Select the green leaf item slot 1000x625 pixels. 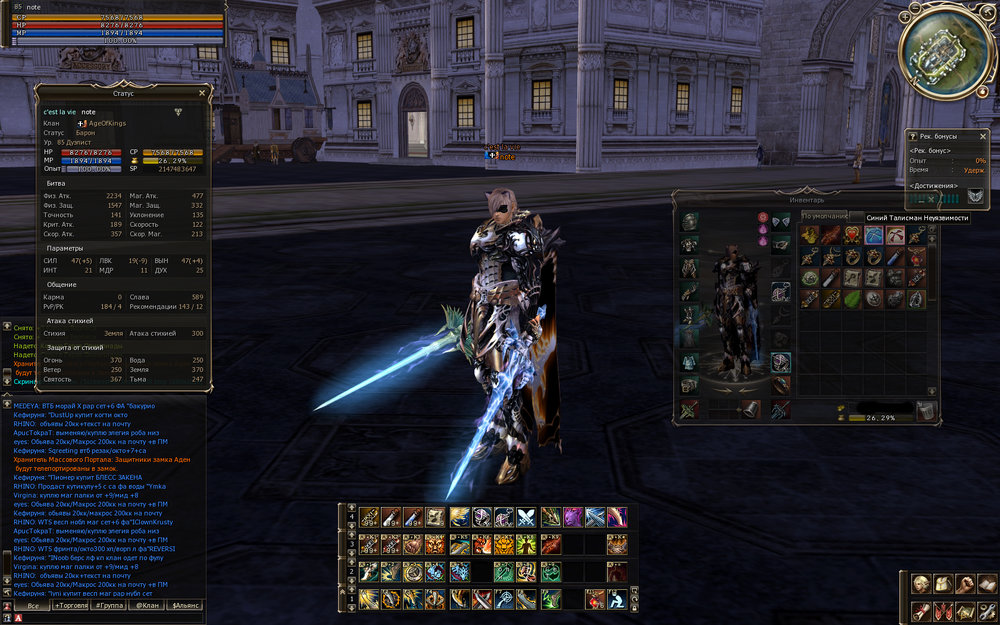pyautogui.click(x=851, y=298)
